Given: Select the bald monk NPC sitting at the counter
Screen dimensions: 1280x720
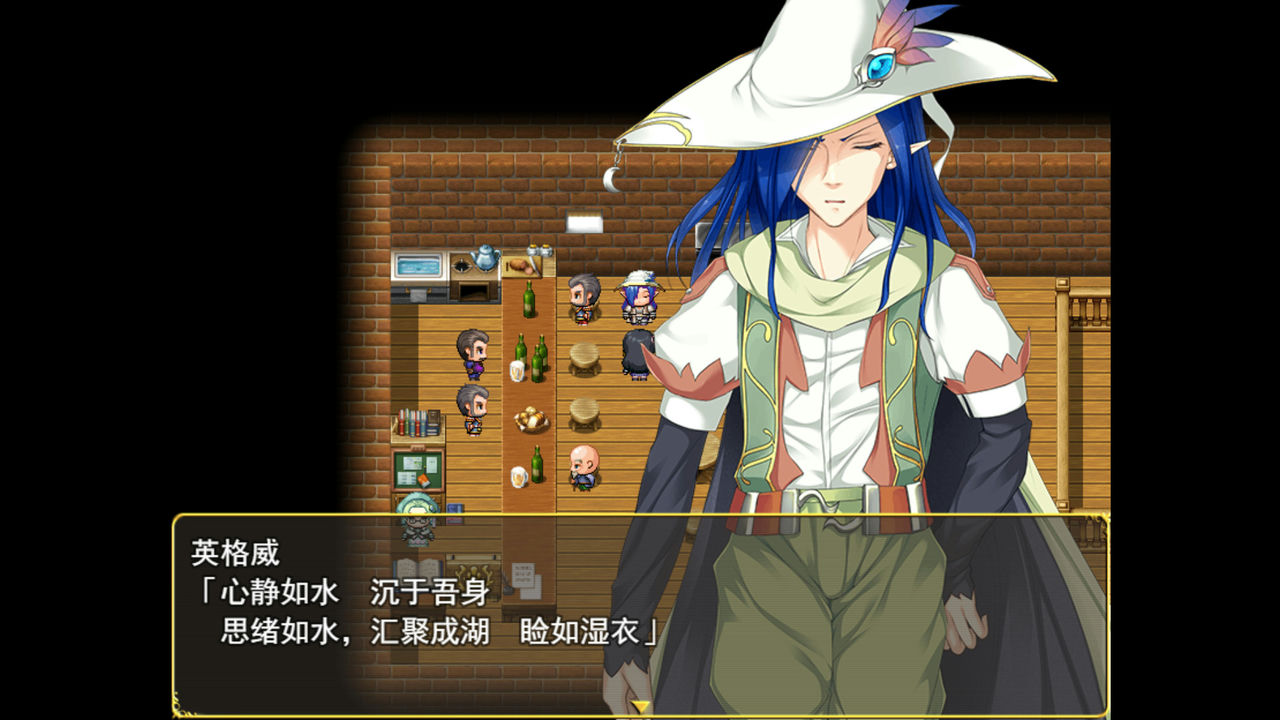Looking at the screenshot, I should tap(586, 468).
